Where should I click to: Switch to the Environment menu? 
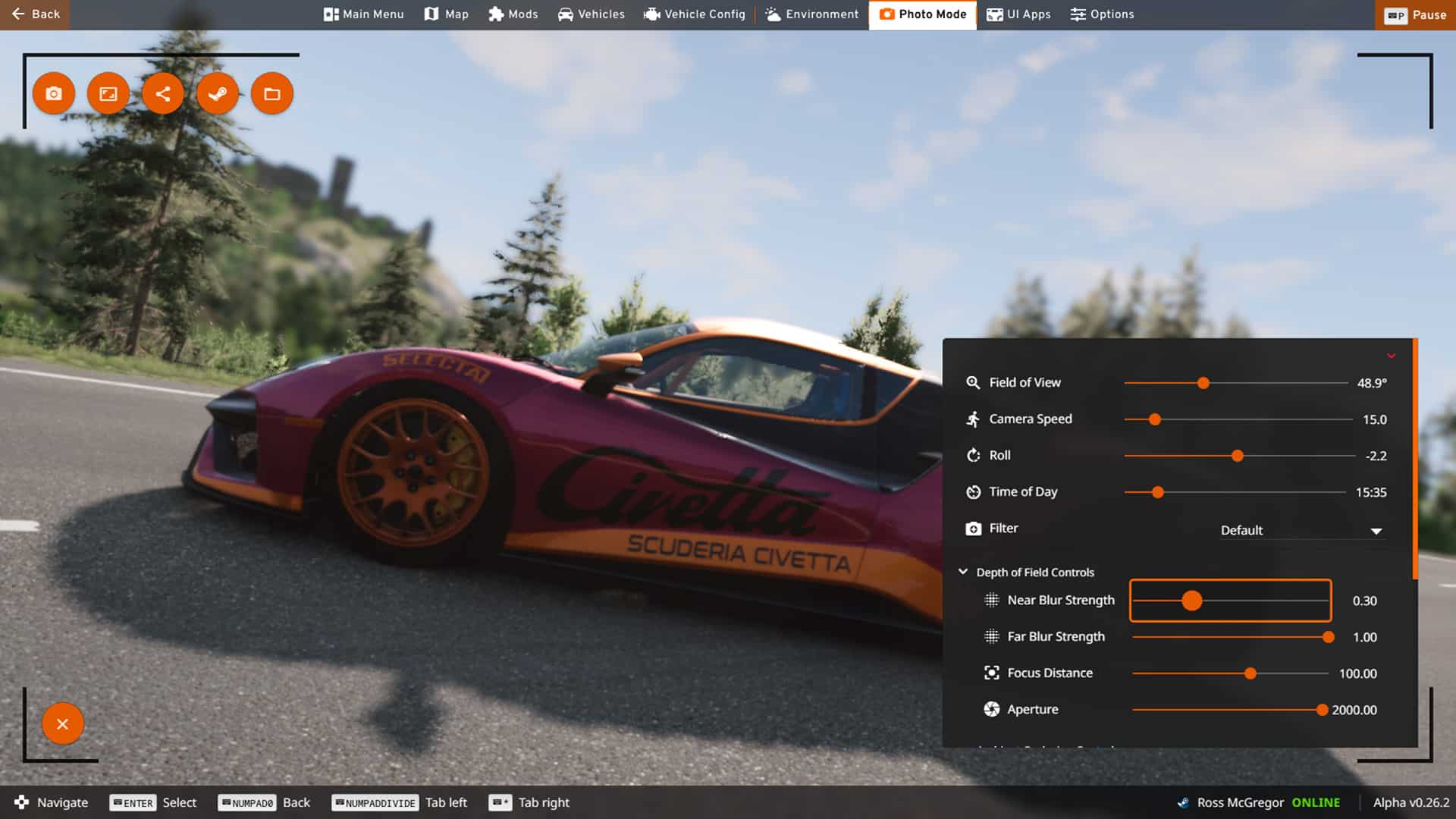pyautogui.click(x=811, y=14)
